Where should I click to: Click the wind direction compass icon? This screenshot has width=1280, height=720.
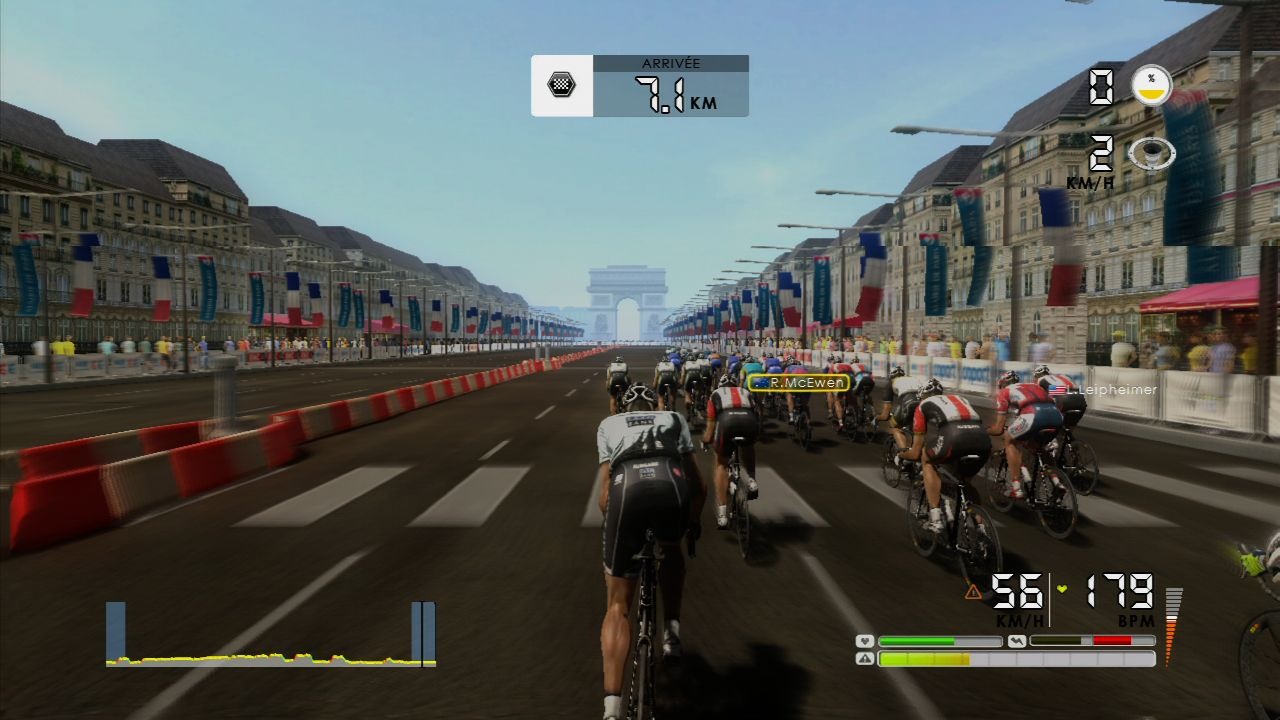tap(1150, 154)
